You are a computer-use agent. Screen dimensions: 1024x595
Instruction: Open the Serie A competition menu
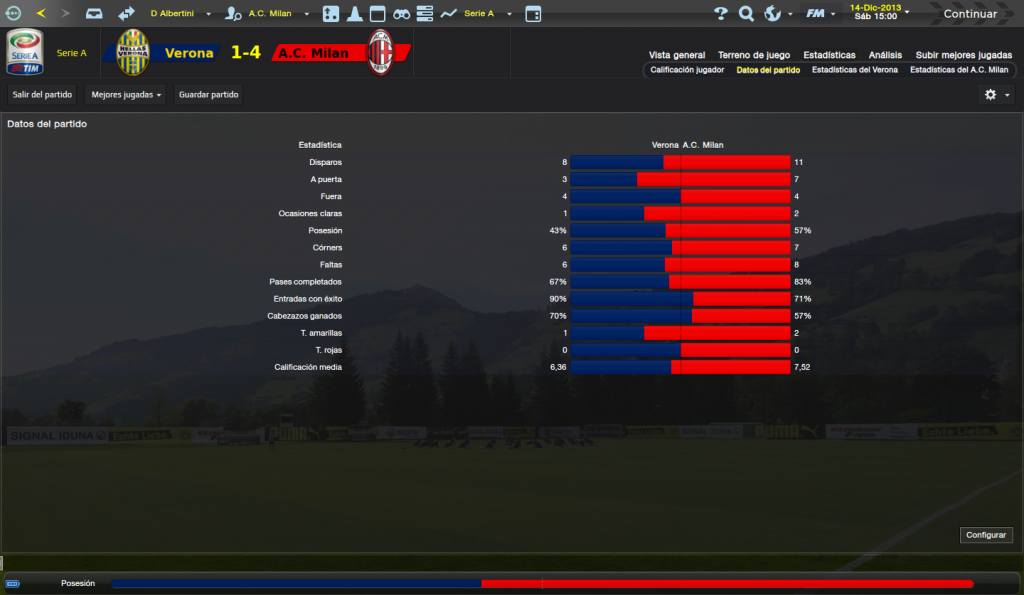(487, 14)
